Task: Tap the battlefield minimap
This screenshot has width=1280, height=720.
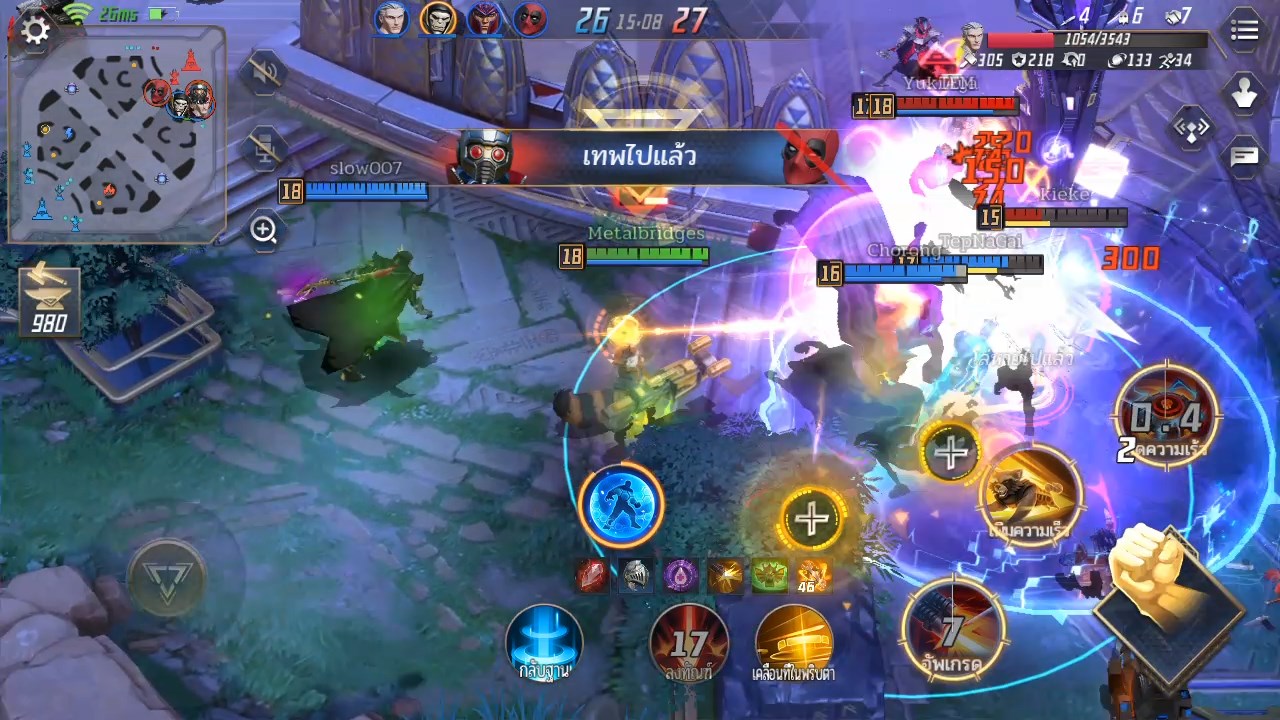Action: click(117, 135)
